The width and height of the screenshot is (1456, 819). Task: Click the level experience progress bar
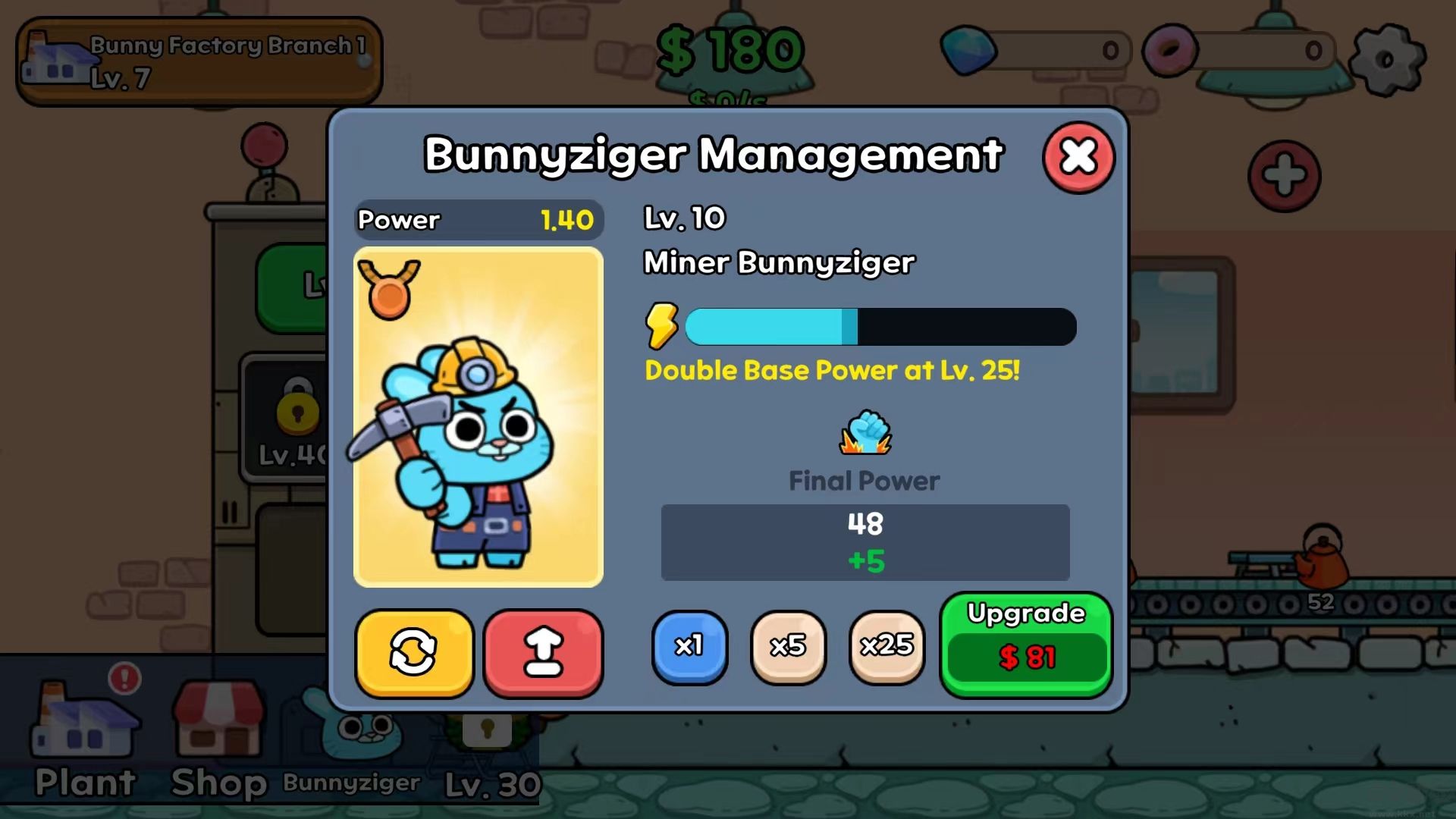pyautogui.click(x=880, y=326)
